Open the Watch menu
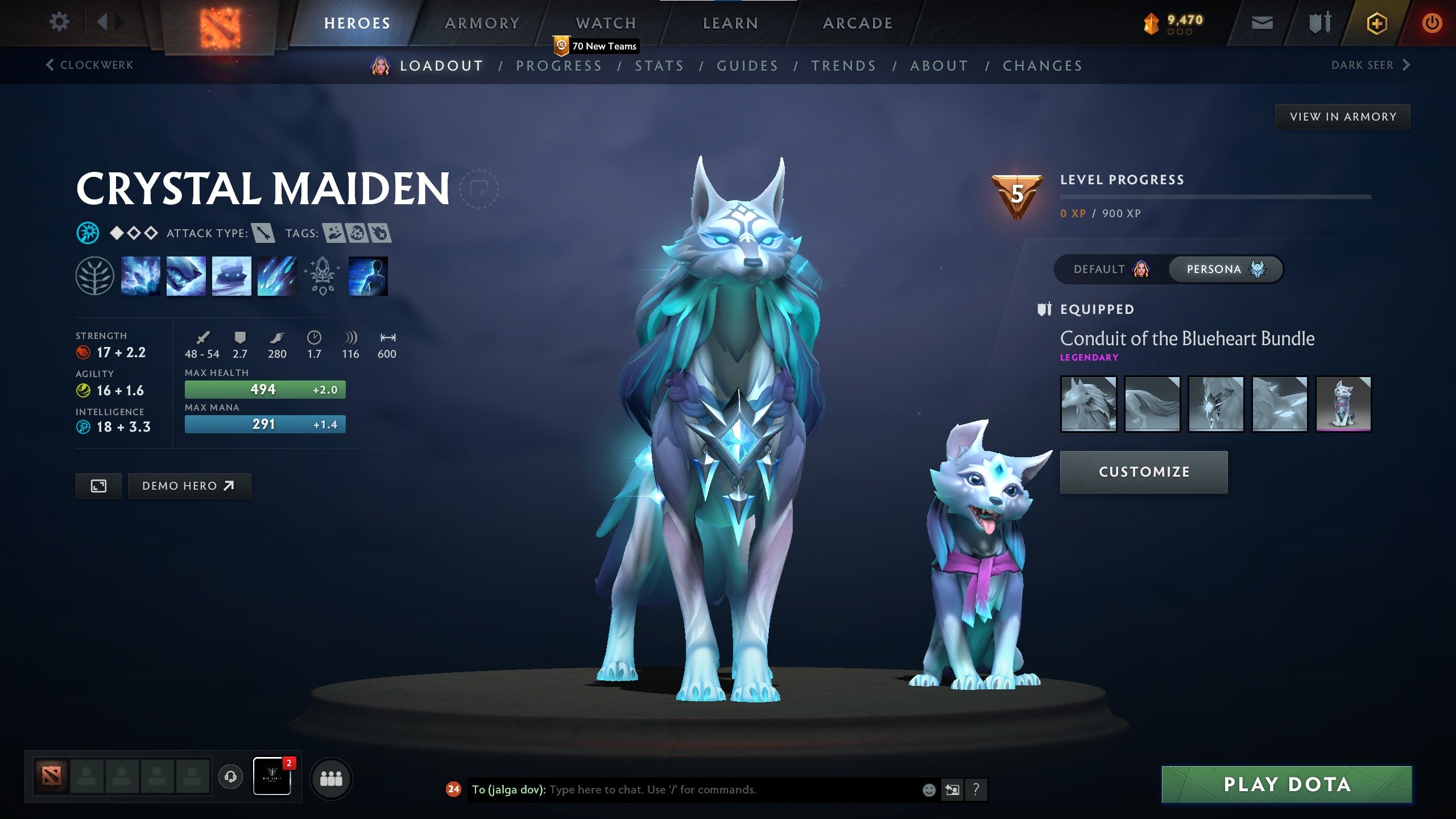 coord(605,23)
